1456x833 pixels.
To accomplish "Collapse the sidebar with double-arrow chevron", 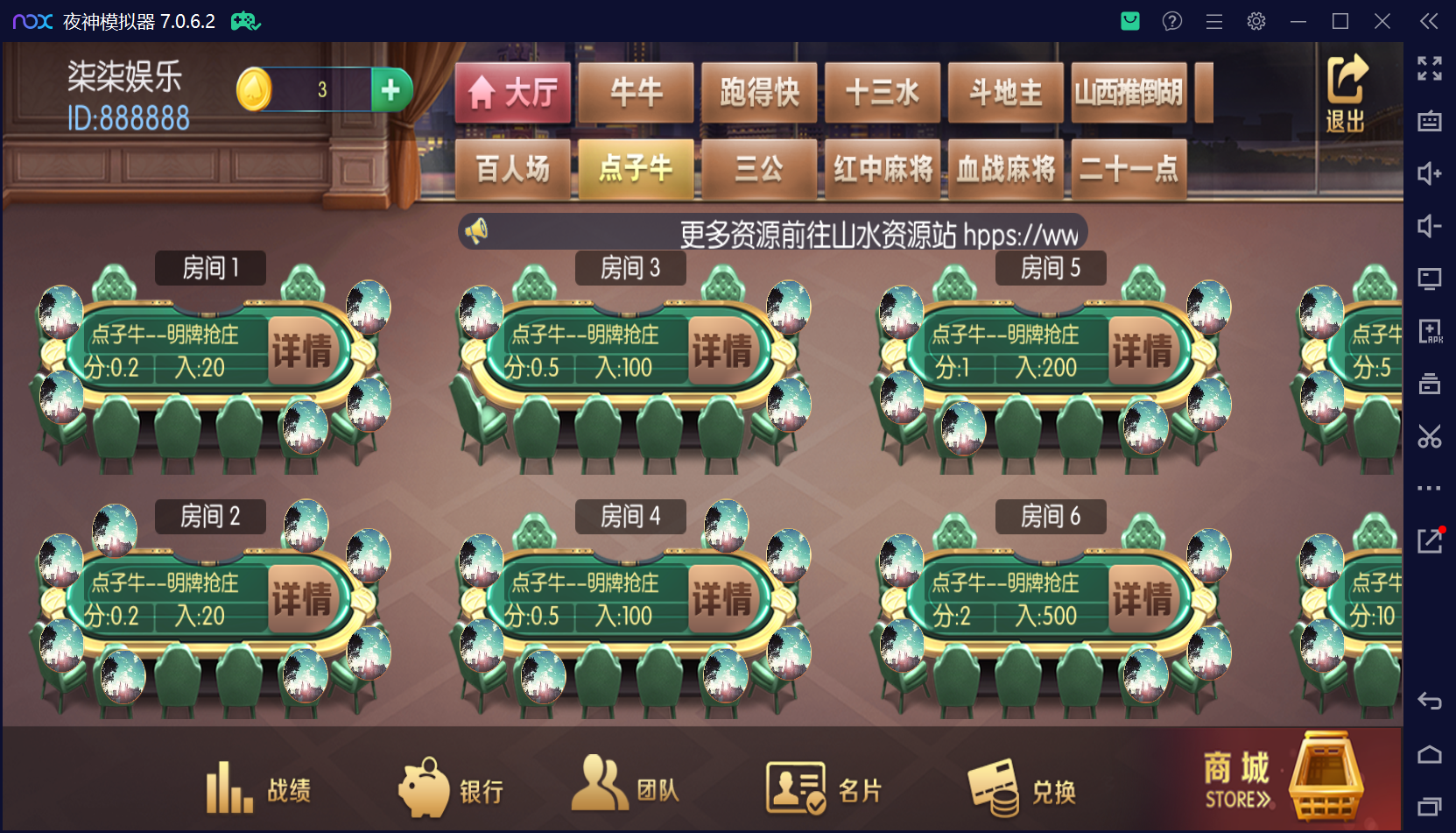I will (x=1428, y=20).
